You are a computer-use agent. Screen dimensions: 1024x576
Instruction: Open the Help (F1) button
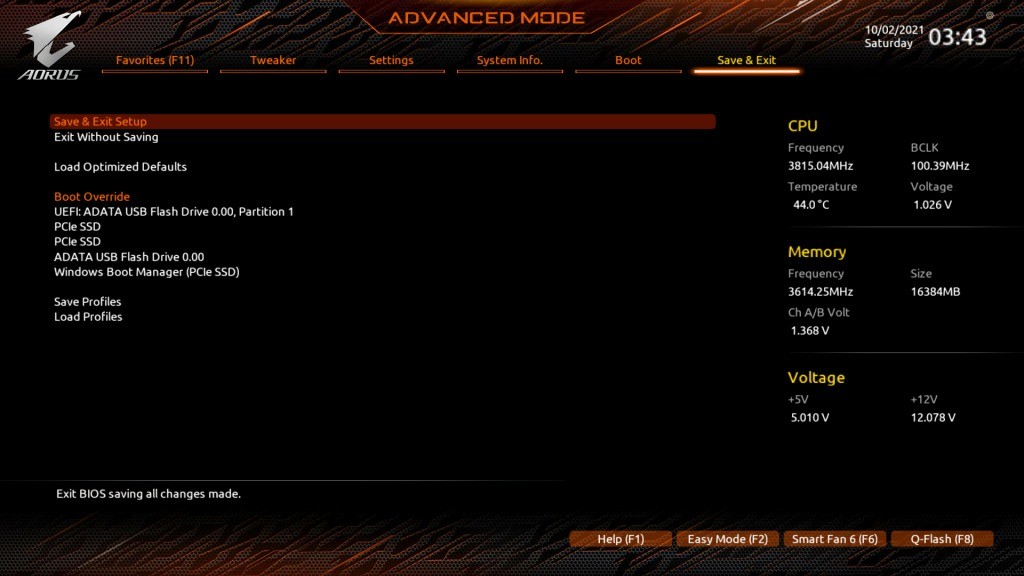620,539
